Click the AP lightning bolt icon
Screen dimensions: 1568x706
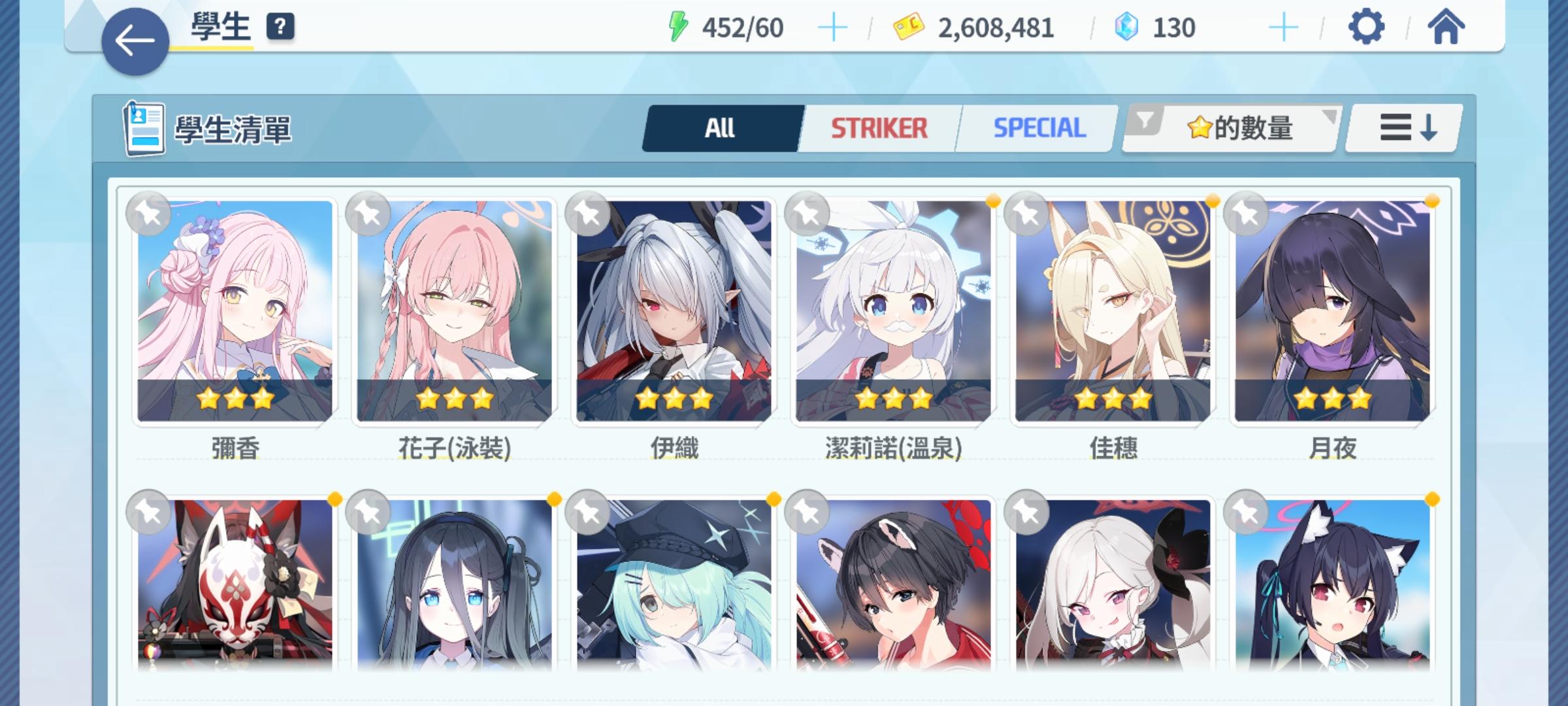(x=679, y=26)
